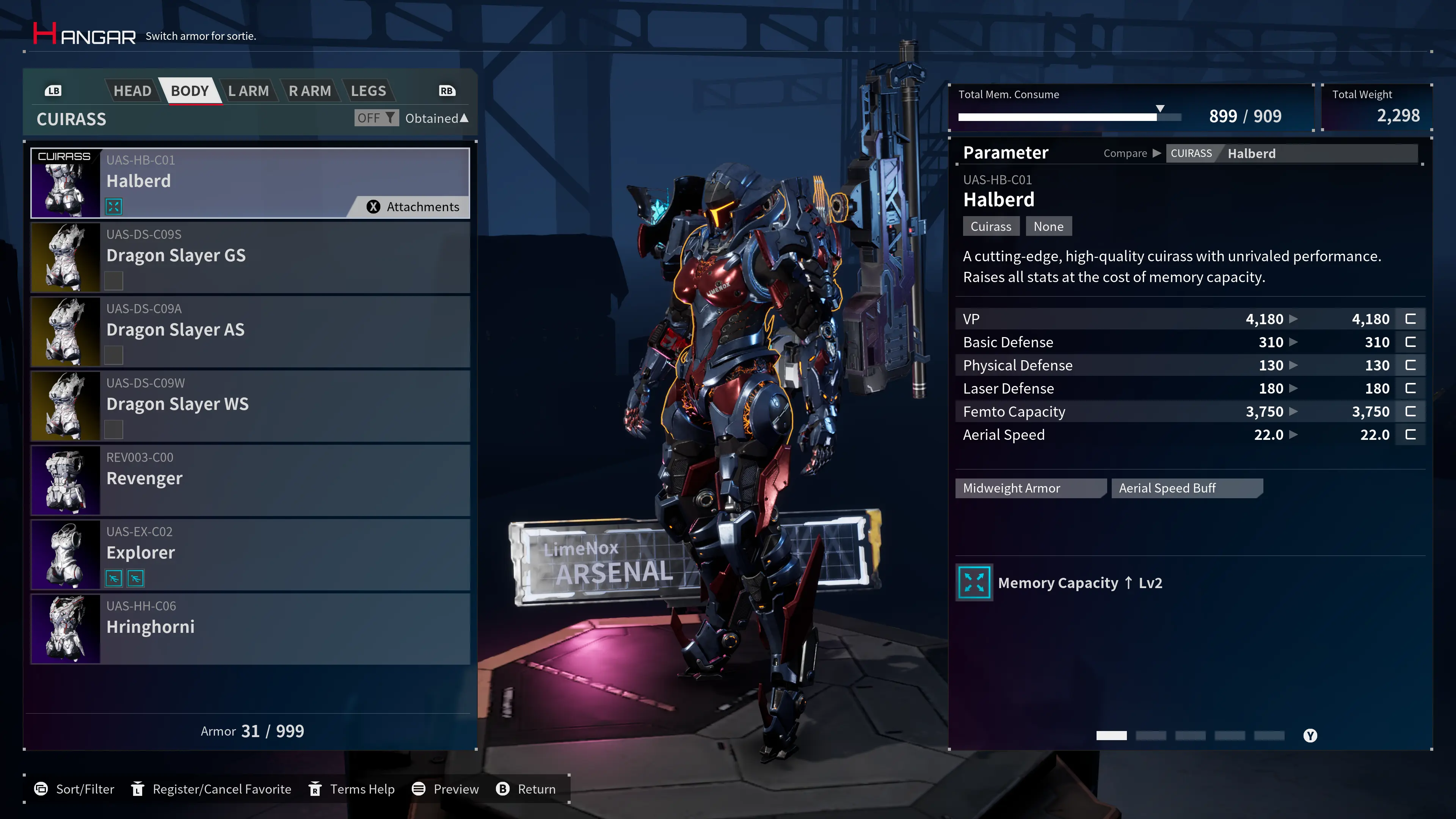This screenshot has height=819, width=1456.
Task: Choose the Hringhorni cuirass
Action: [250, 629]
